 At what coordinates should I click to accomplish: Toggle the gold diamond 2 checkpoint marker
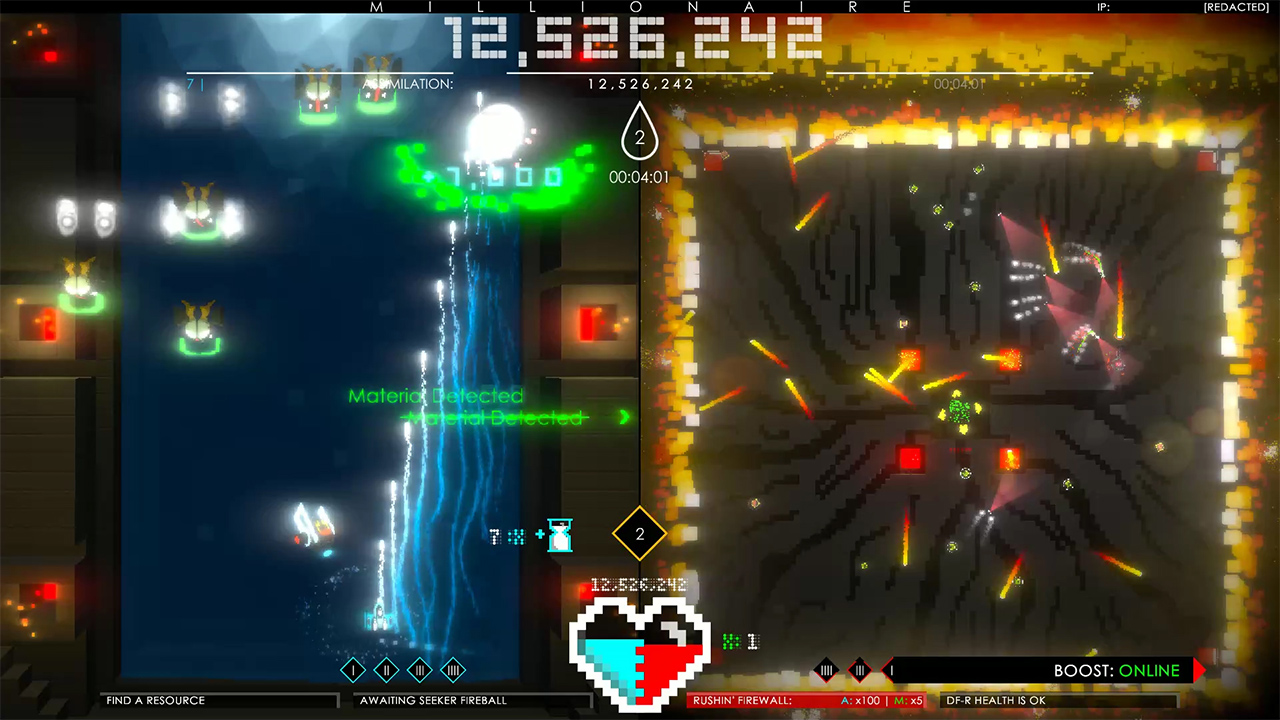639,534
